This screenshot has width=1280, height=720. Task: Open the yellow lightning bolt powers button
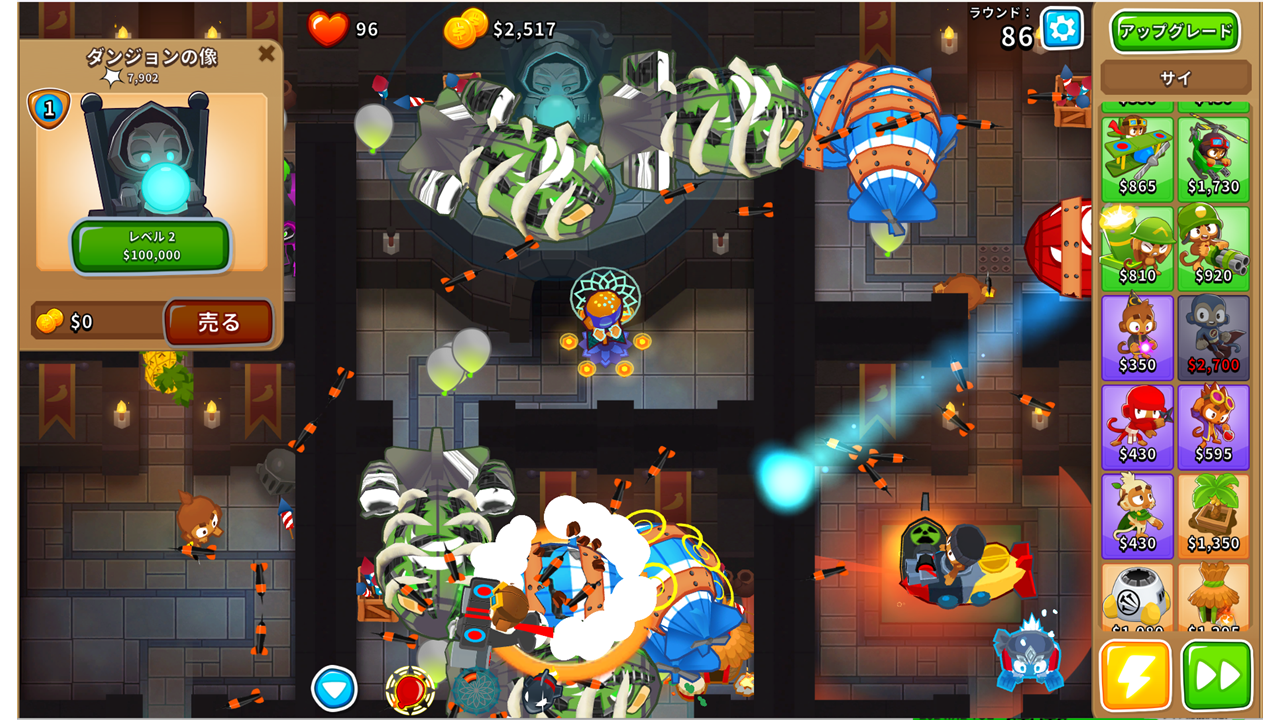1136,676
